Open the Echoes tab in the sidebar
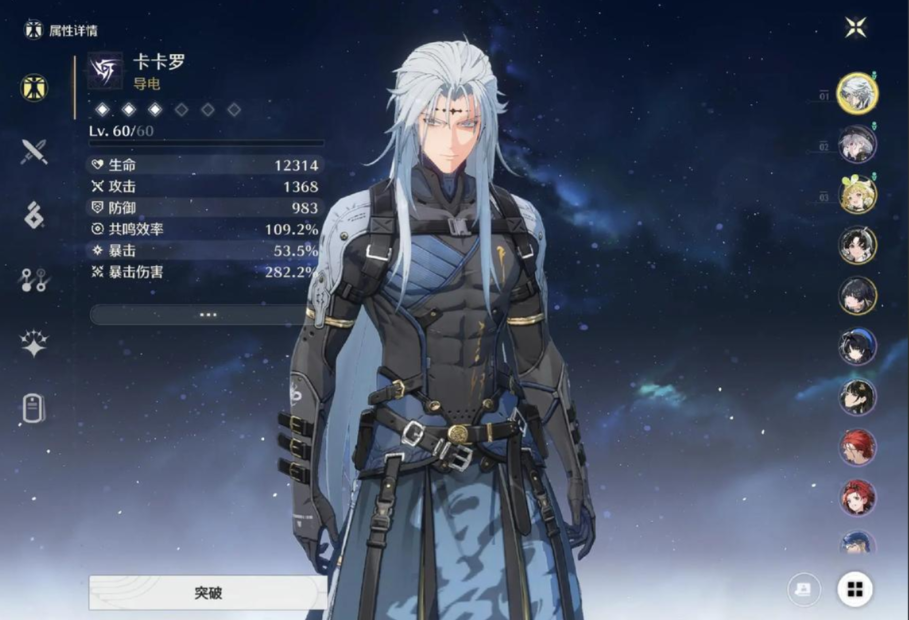The image size is (909, 620). 35,215
